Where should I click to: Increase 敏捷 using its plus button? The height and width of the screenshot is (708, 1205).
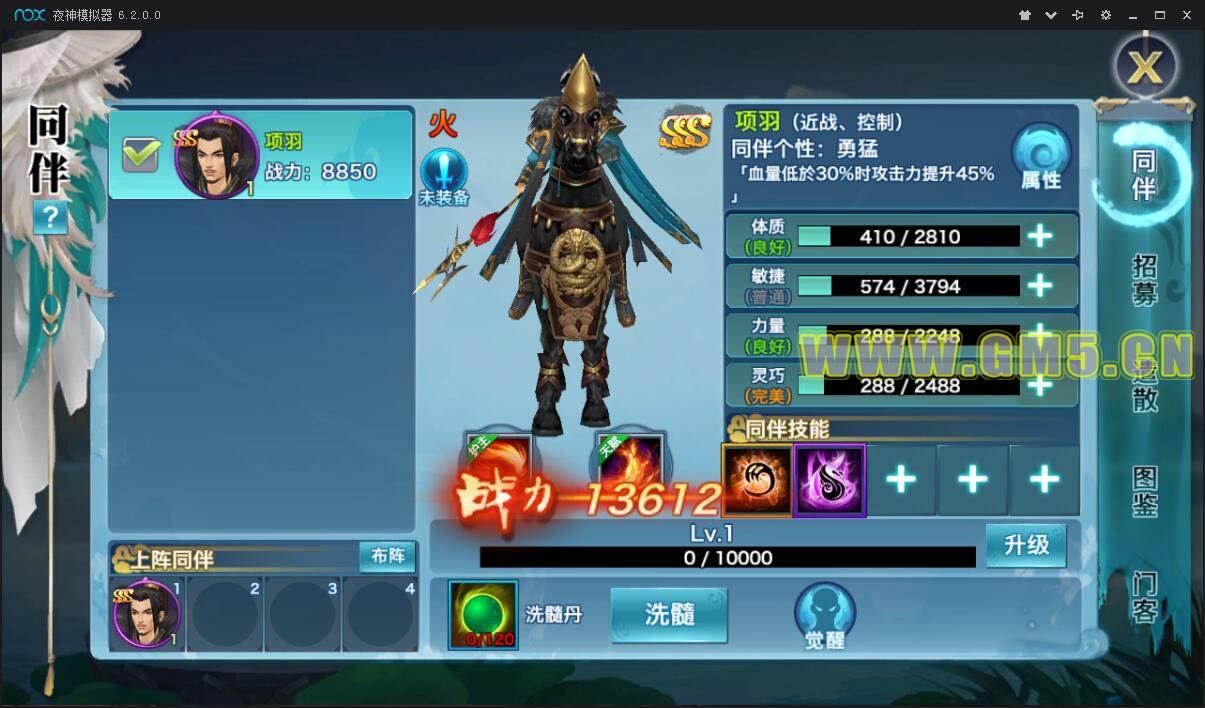coord(1040,286)
